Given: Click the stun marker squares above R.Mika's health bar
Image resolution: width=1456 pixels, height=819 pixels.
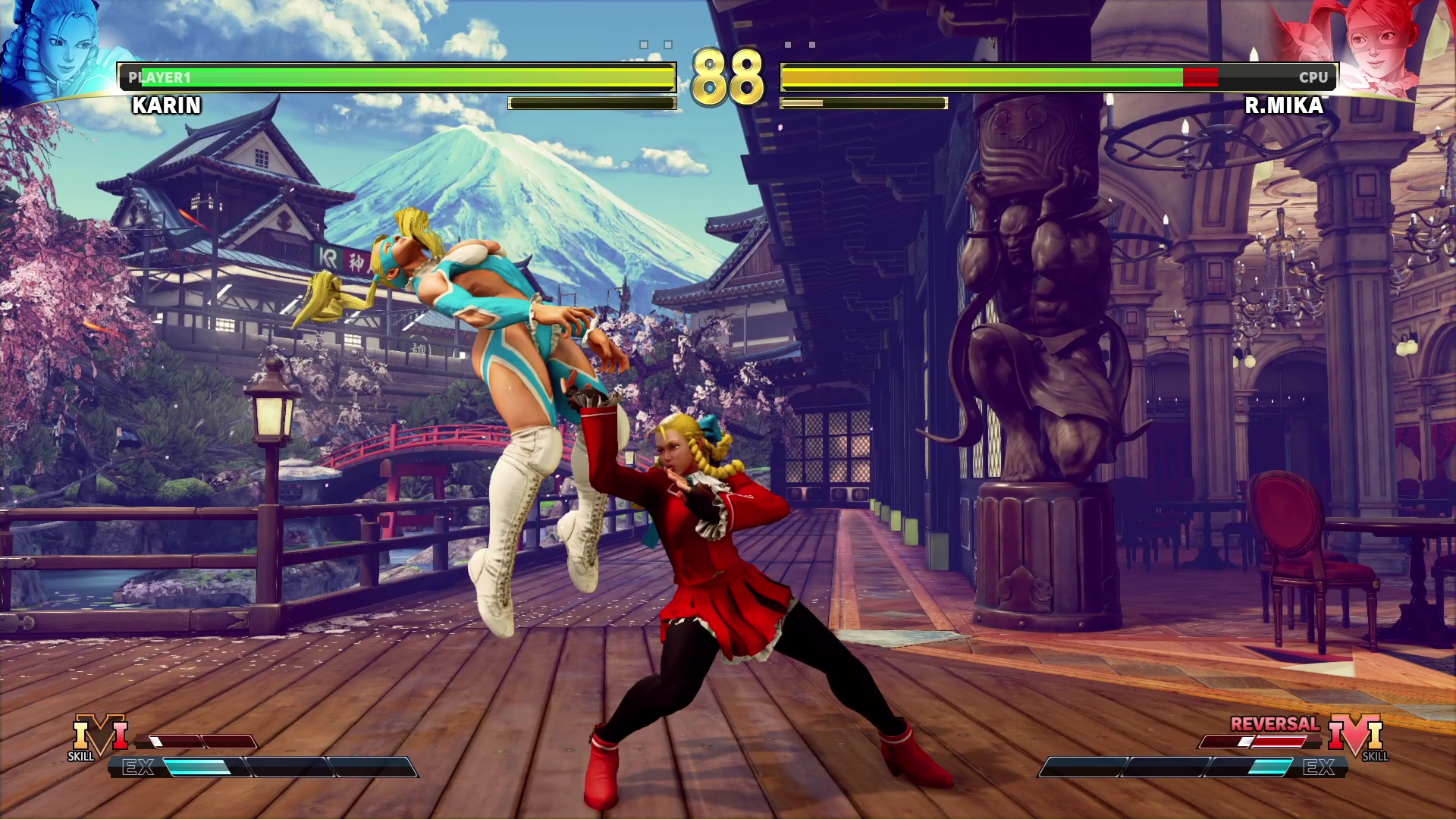Looking at the screenshot, I should (x=800, y=45).
